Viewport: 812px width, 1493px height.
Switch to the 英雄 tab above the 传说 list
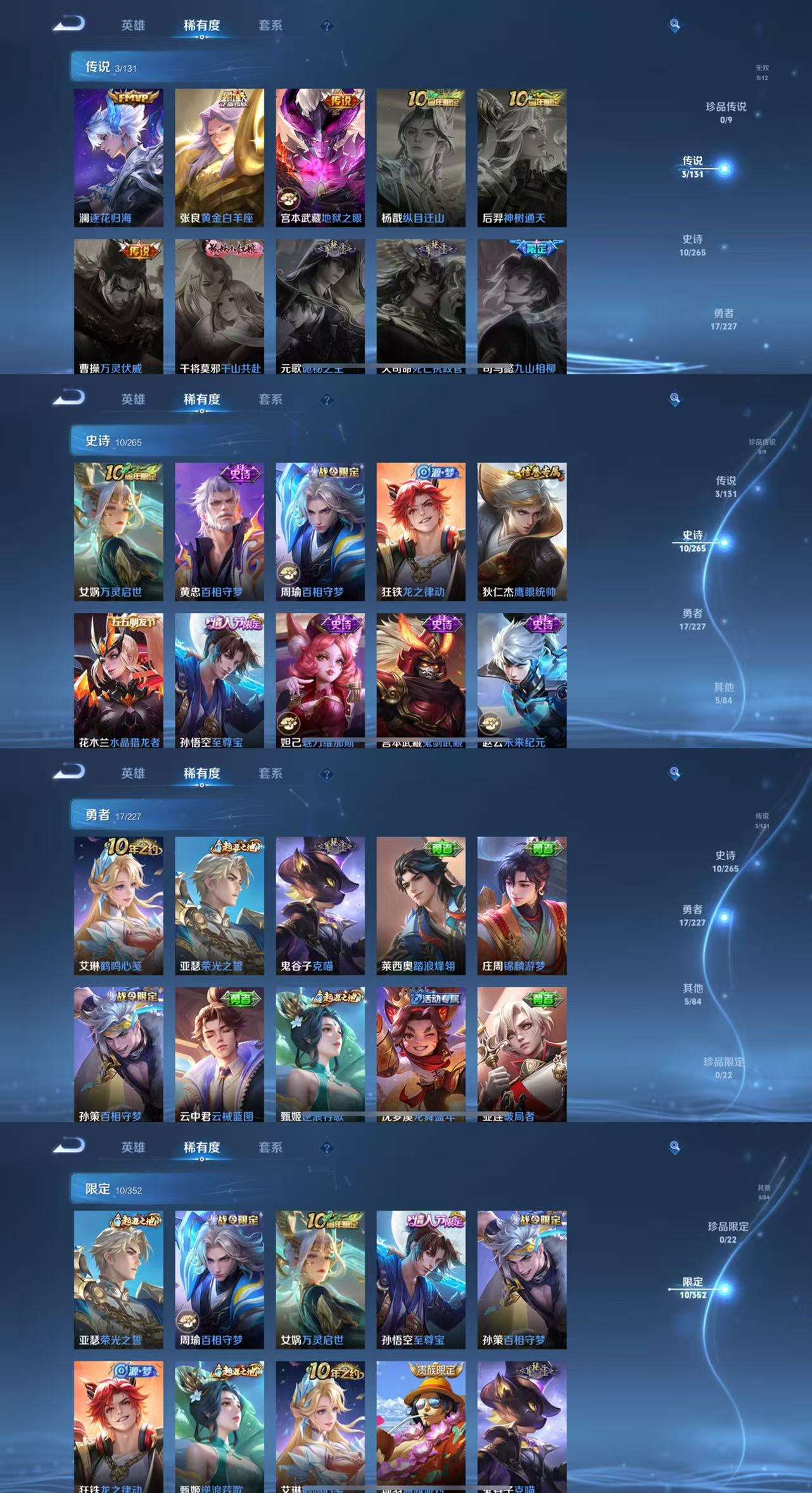[133, 25]
